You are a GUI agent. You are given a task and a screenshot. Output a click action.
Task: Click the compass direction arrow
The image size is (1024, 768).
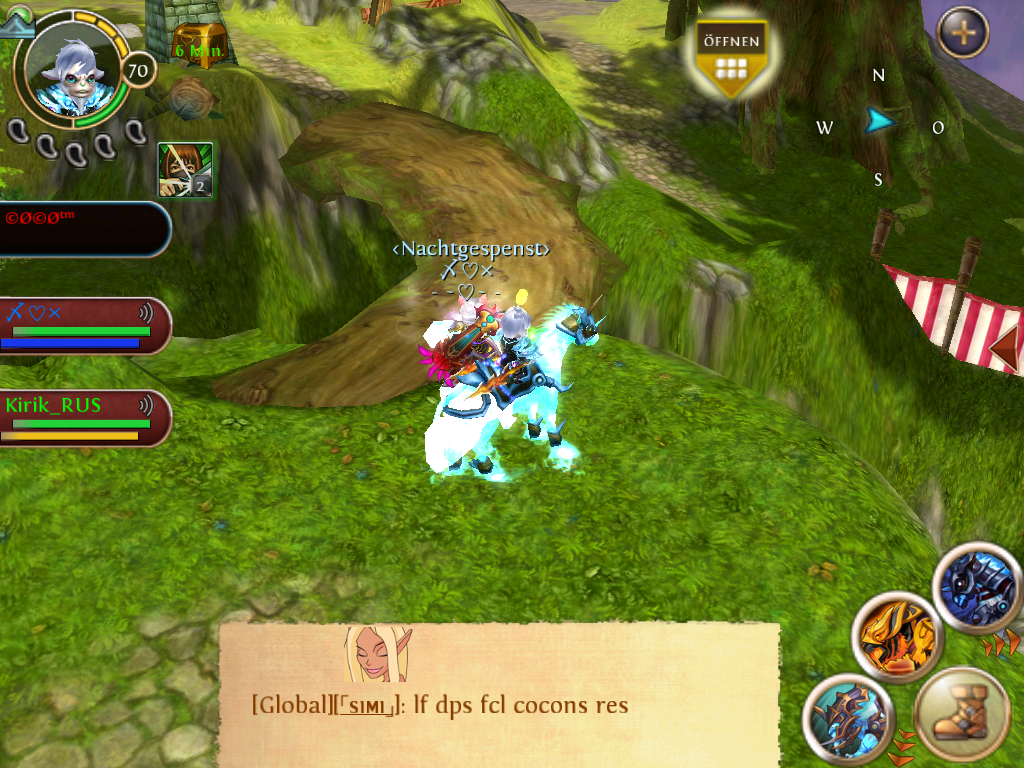(880, 122)
